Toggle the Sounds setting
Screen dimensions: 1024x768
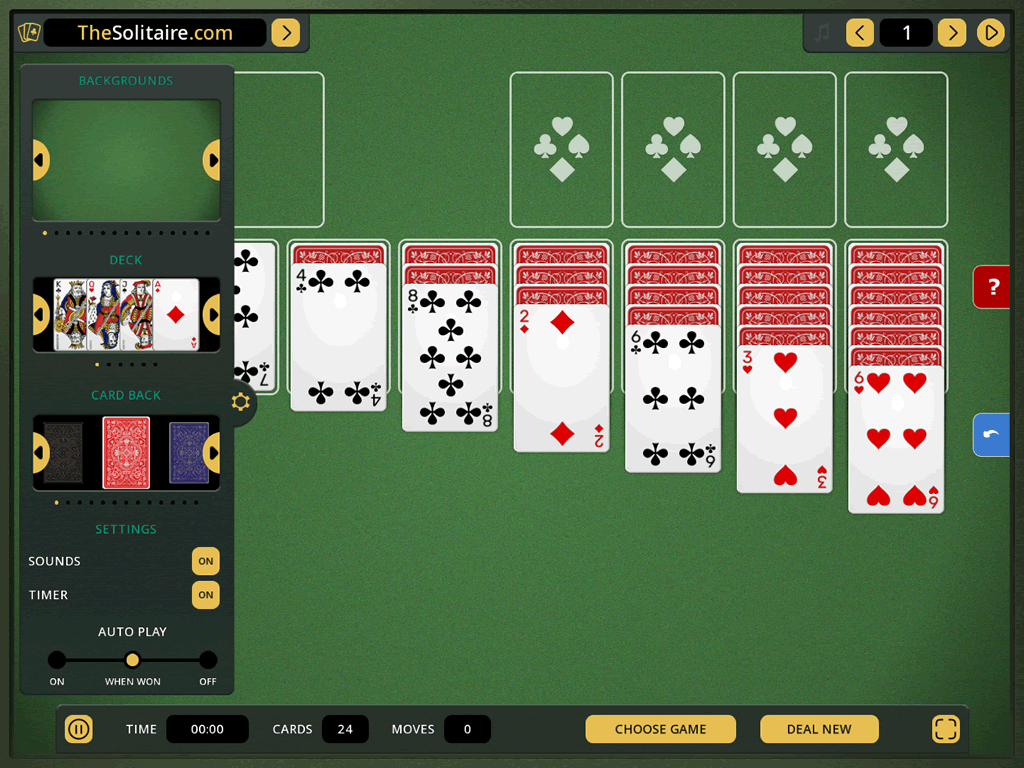[205, 561]
